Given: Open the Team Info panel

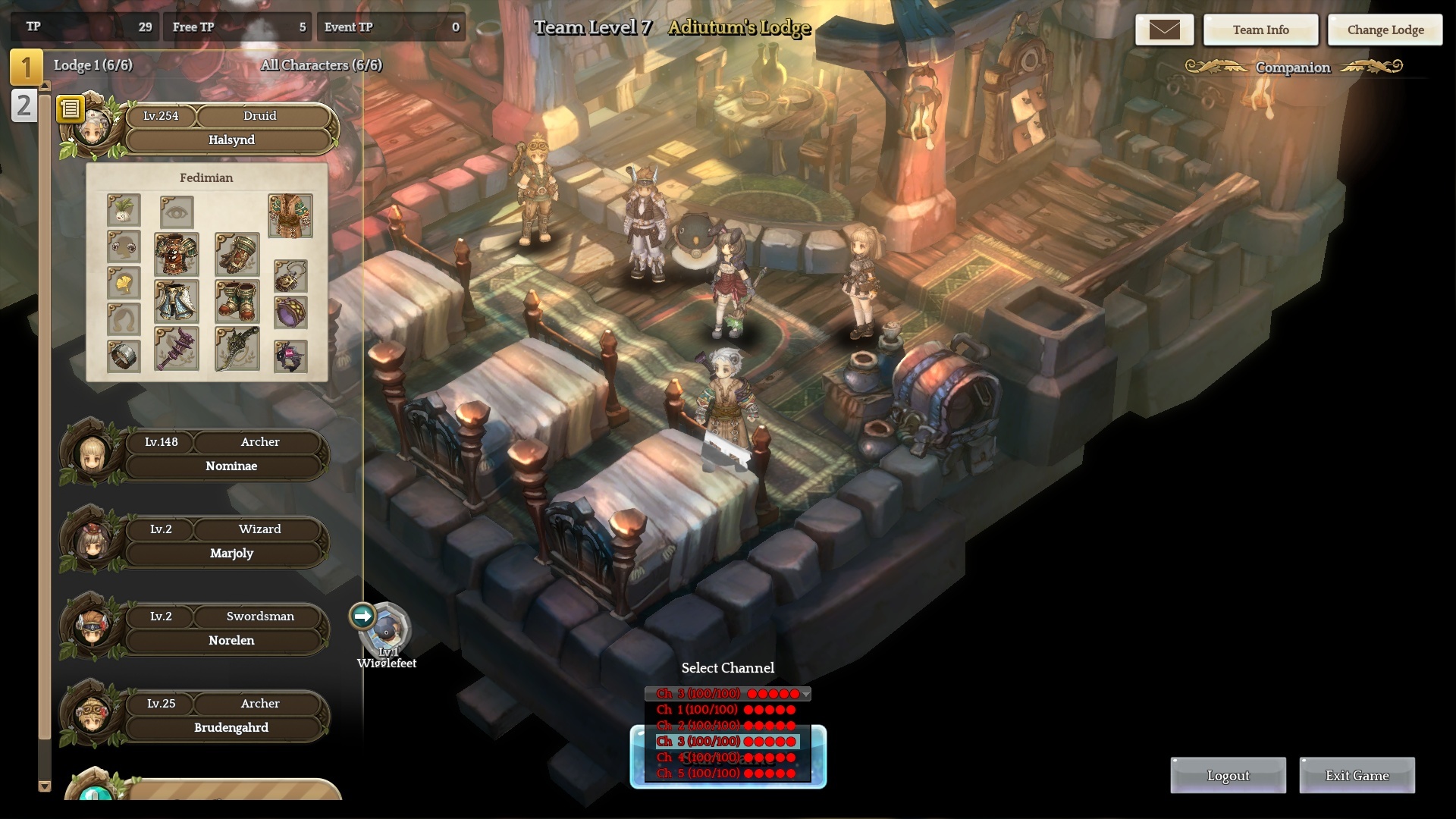Looking at the screenshot, I should (1260, 30).
